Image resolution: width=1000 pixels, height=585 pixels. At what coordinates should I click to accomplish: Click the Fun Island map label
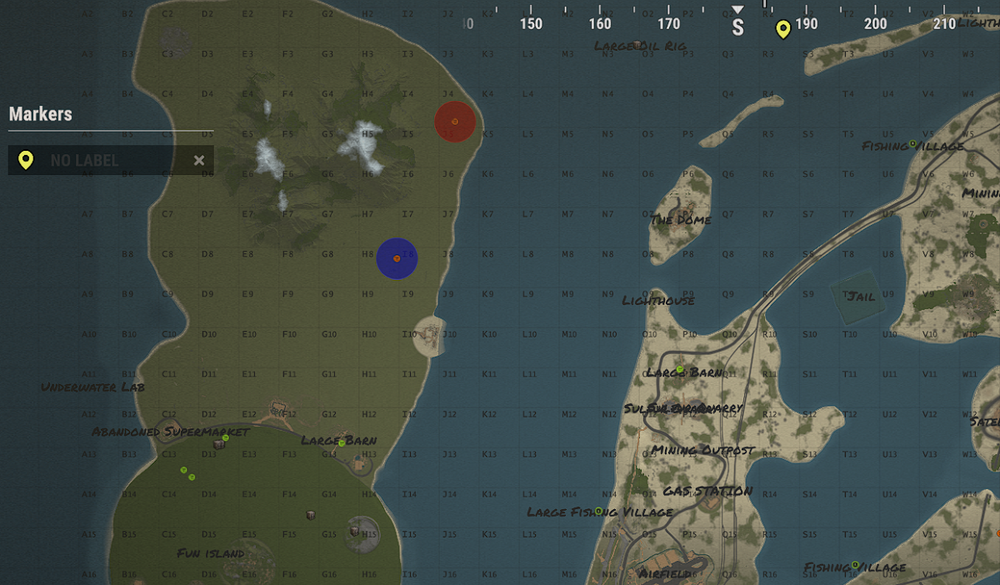click(x=211, y=553)
